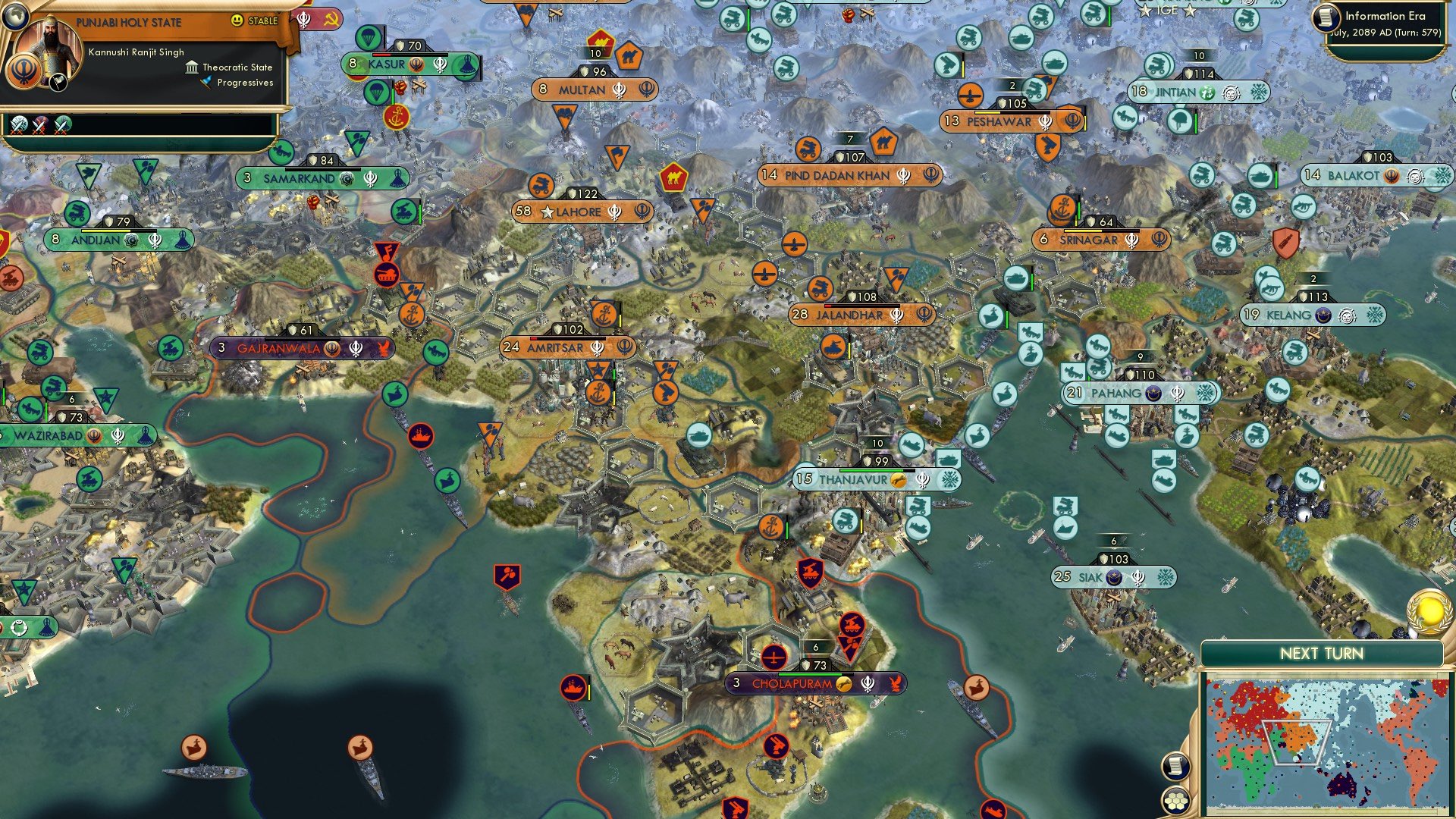Click the flag icon on Ranjit Singh's portrait
Viewport: 1456px width, 819px height.
[x=58, y=83]
